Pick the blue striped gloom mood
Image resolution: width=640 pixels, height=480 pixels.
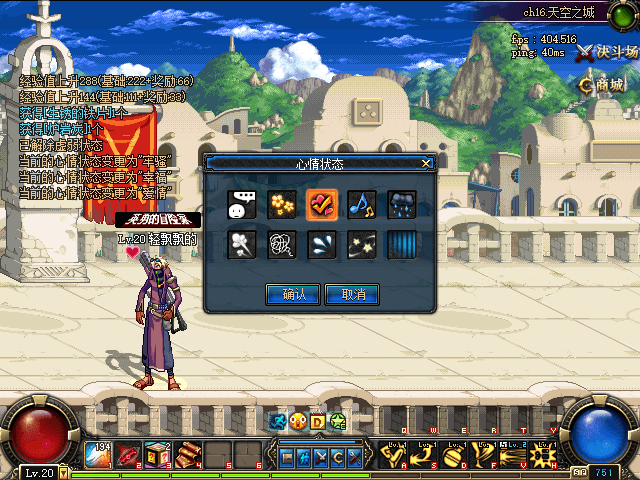pos(401,245)
